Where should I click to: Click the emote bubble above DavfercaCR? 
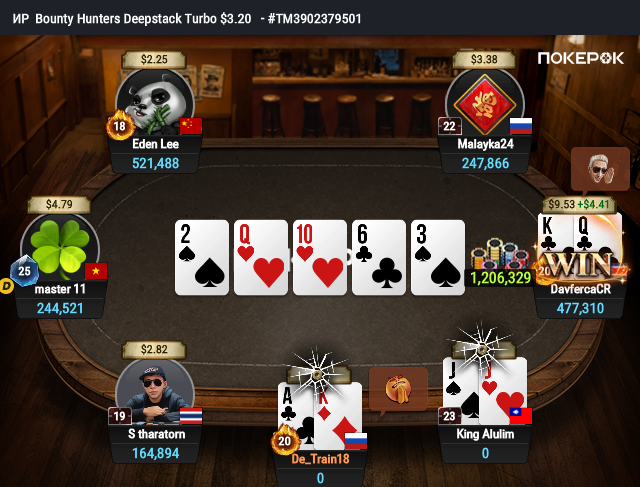pyautogui.click(x=599, y=170)
